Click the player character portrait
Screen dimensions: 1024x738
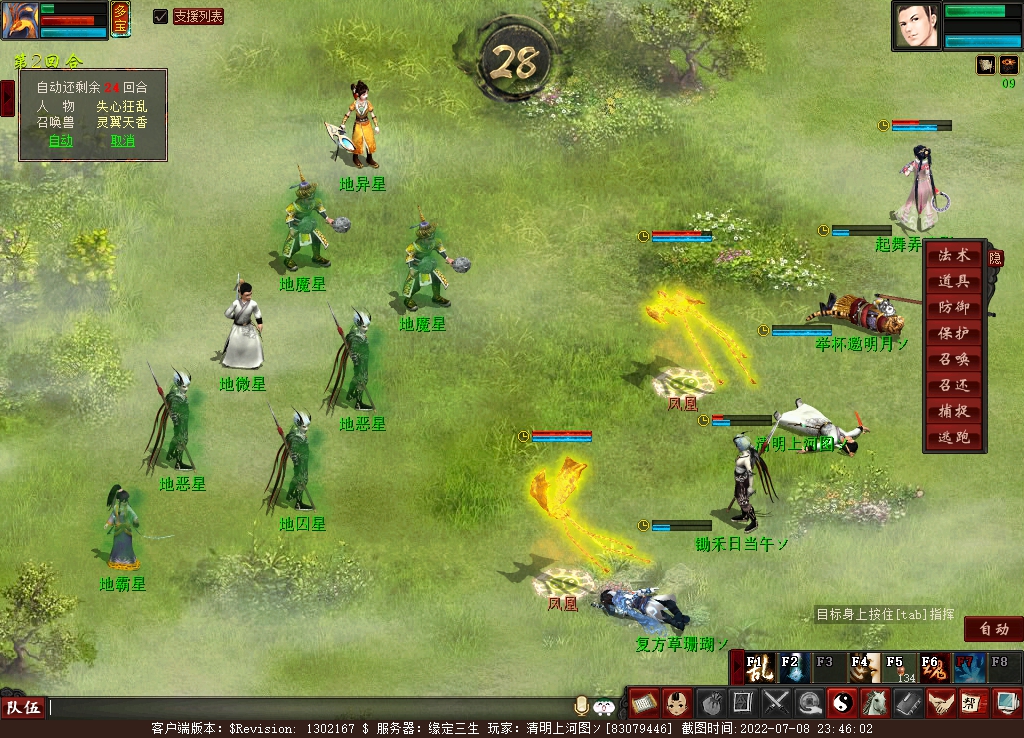916,25
